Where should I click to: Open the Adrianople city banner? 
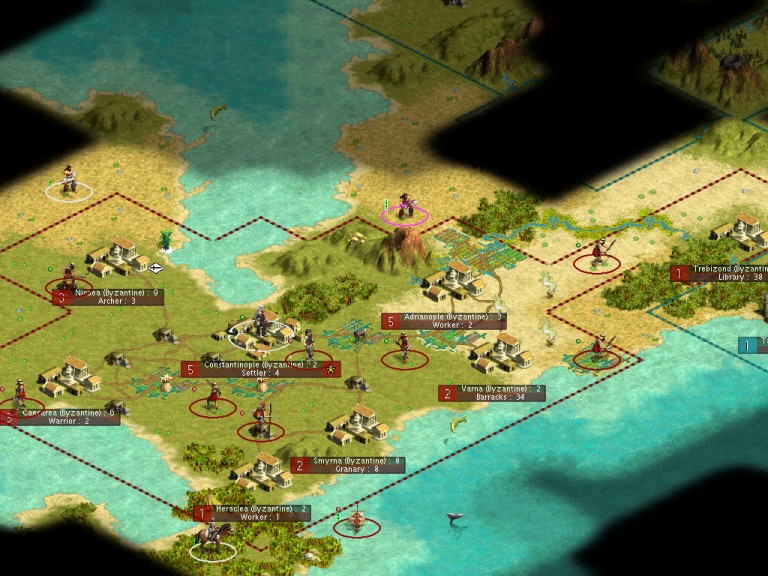click(x=444, y=321)
